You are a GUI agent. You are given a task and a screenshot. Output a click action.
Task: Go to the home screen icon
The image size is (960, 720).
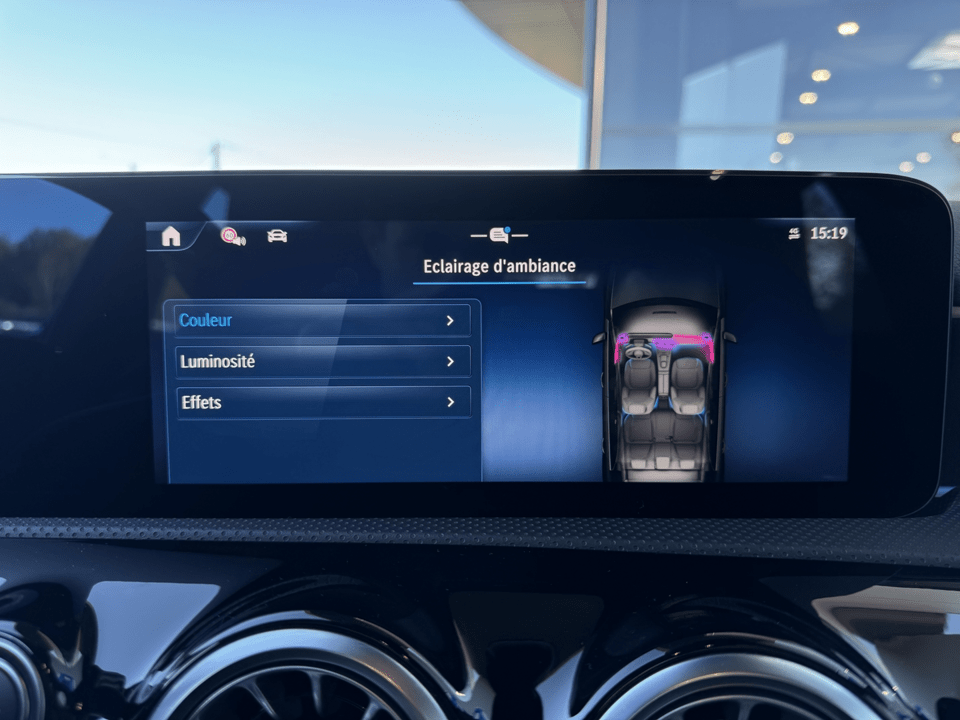(x=171, y=236)
